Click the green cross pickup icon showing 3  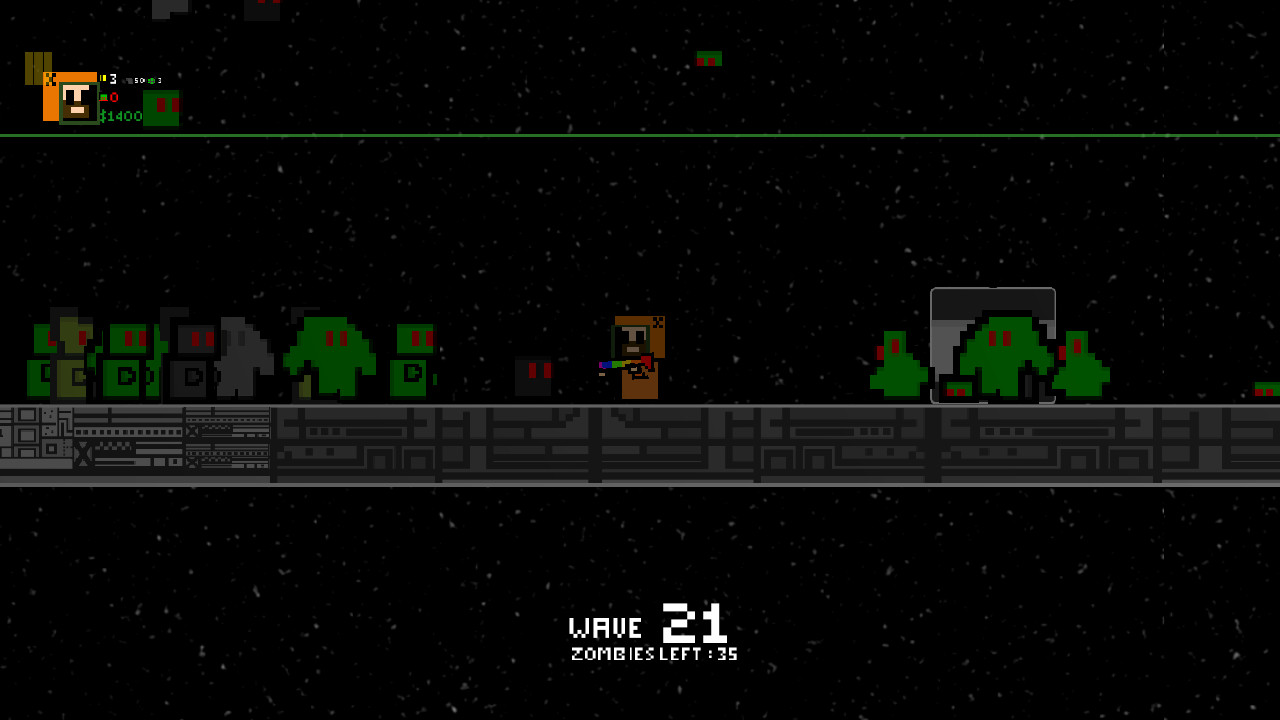[152, 80]
